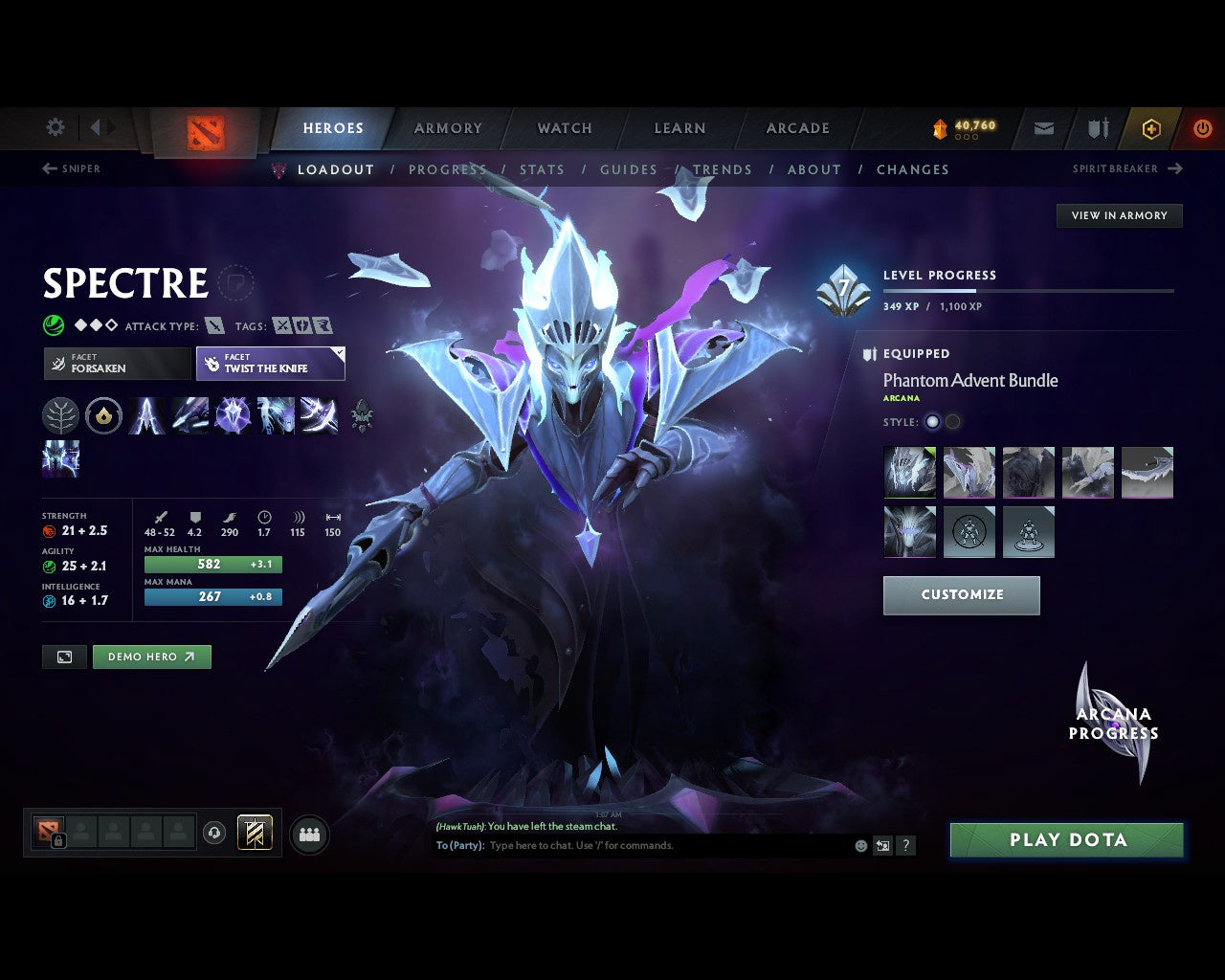
Task: Switch to the STATS tab
Action: pyautogui.click(x=542, y=169)
